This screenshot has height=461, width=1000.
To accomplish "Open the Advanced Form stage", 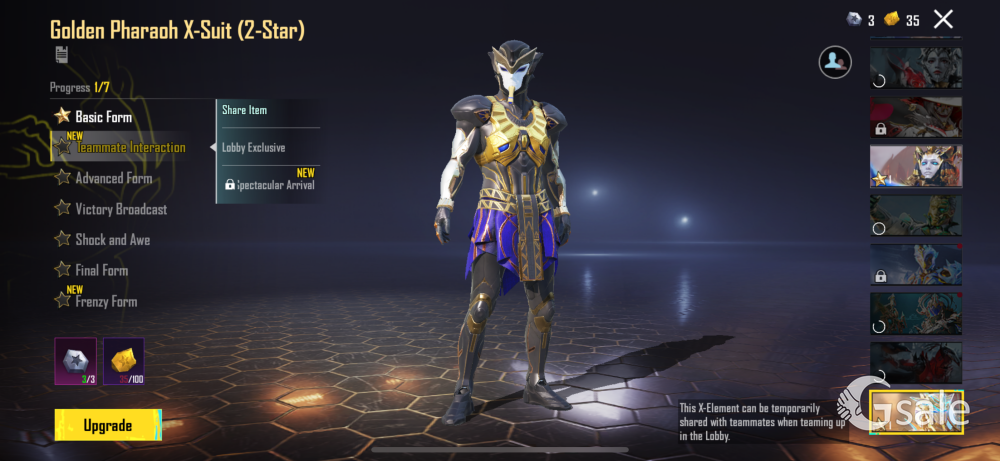I will (113, 179).
